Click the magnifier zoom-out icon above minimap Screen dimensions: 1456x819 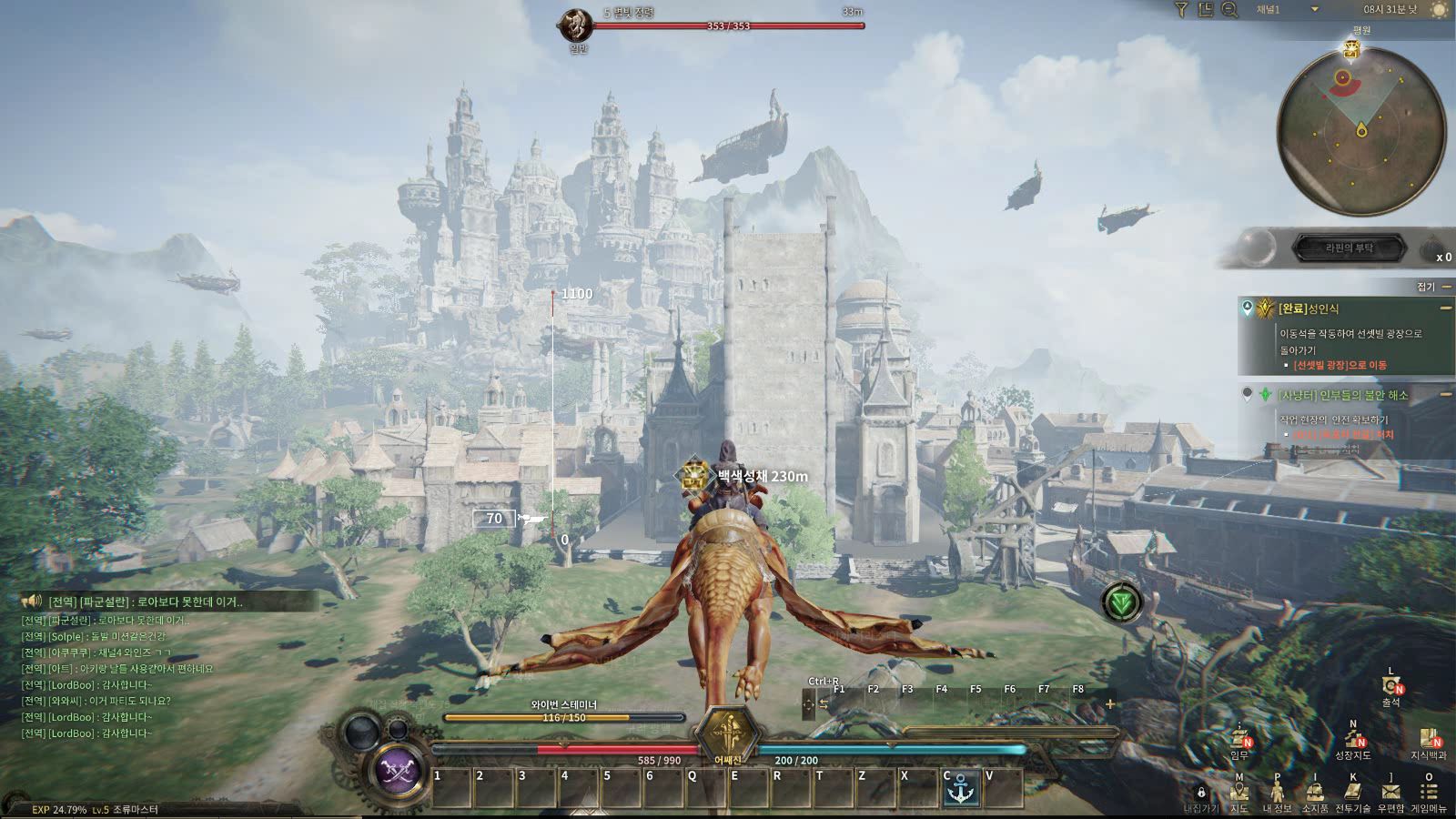(1229, 9)
